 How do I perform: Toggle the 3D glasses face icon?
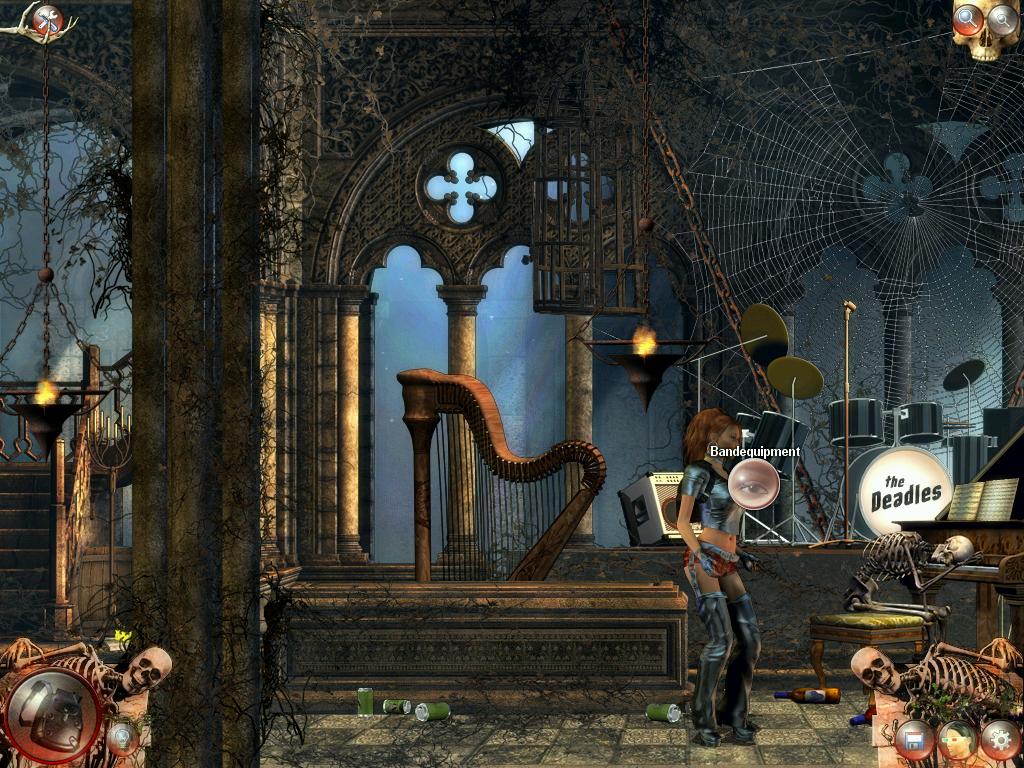pos(957,740)
